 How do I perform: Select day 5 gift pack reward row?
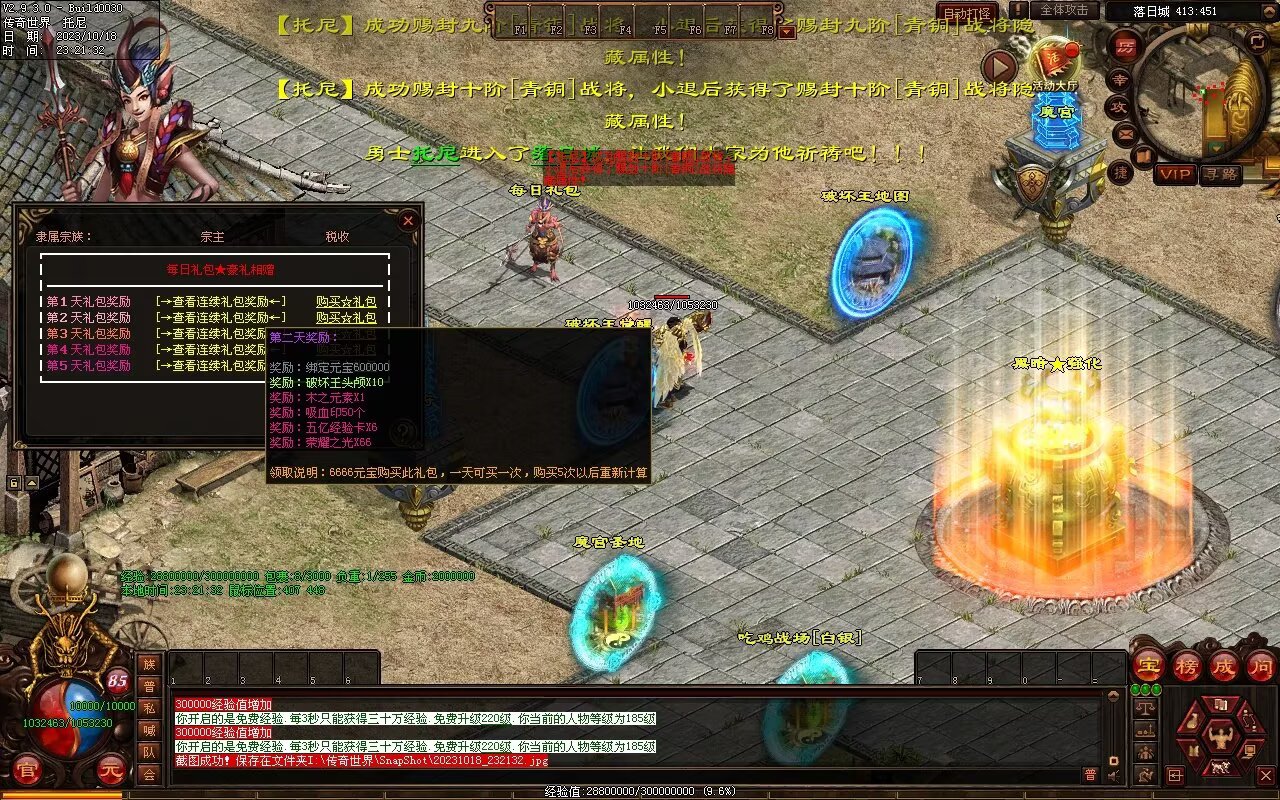pyautogui.click(x=88, y=365)
